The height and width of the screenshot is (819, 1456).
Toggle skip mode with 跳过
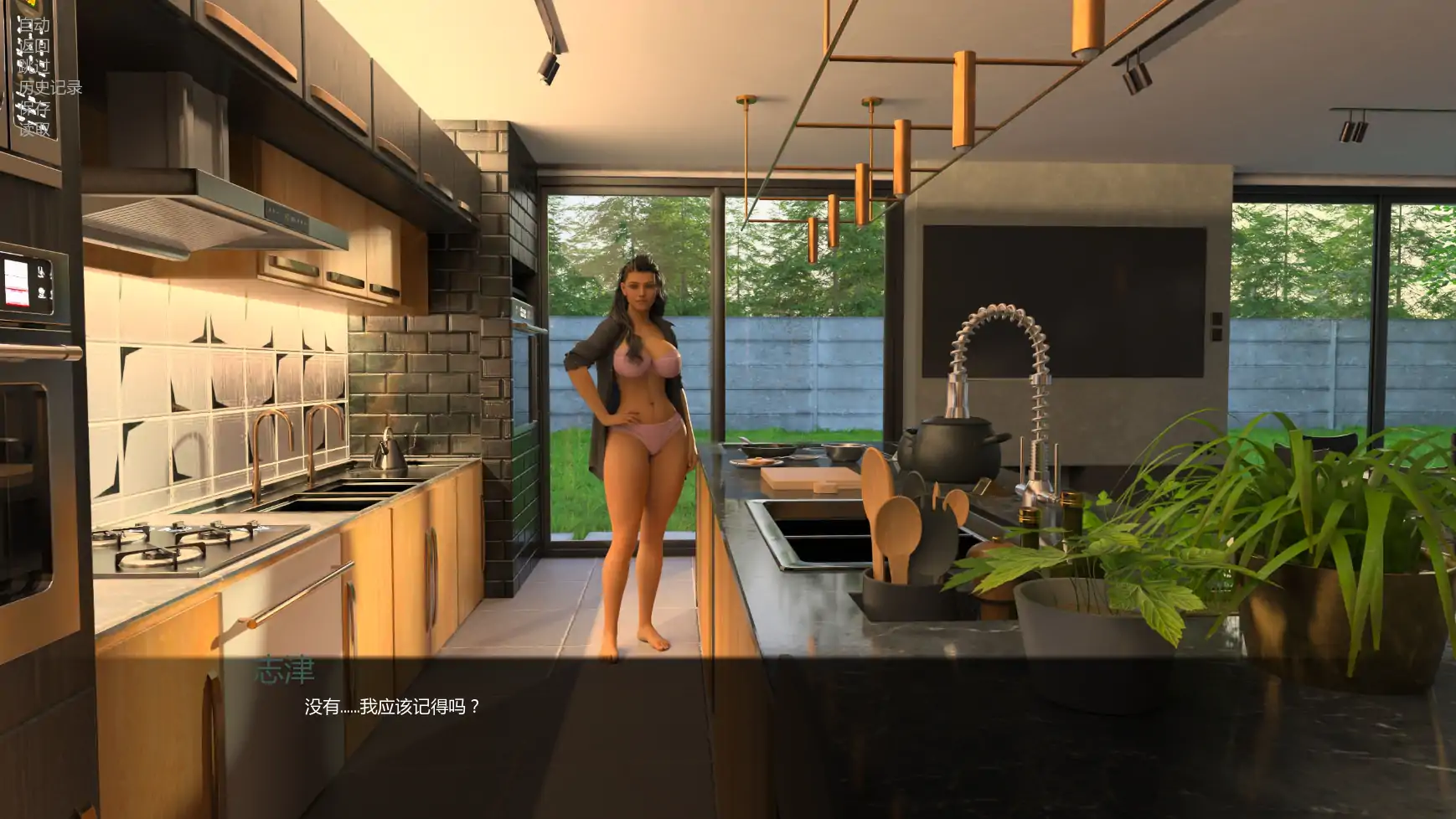coord(34,64)
